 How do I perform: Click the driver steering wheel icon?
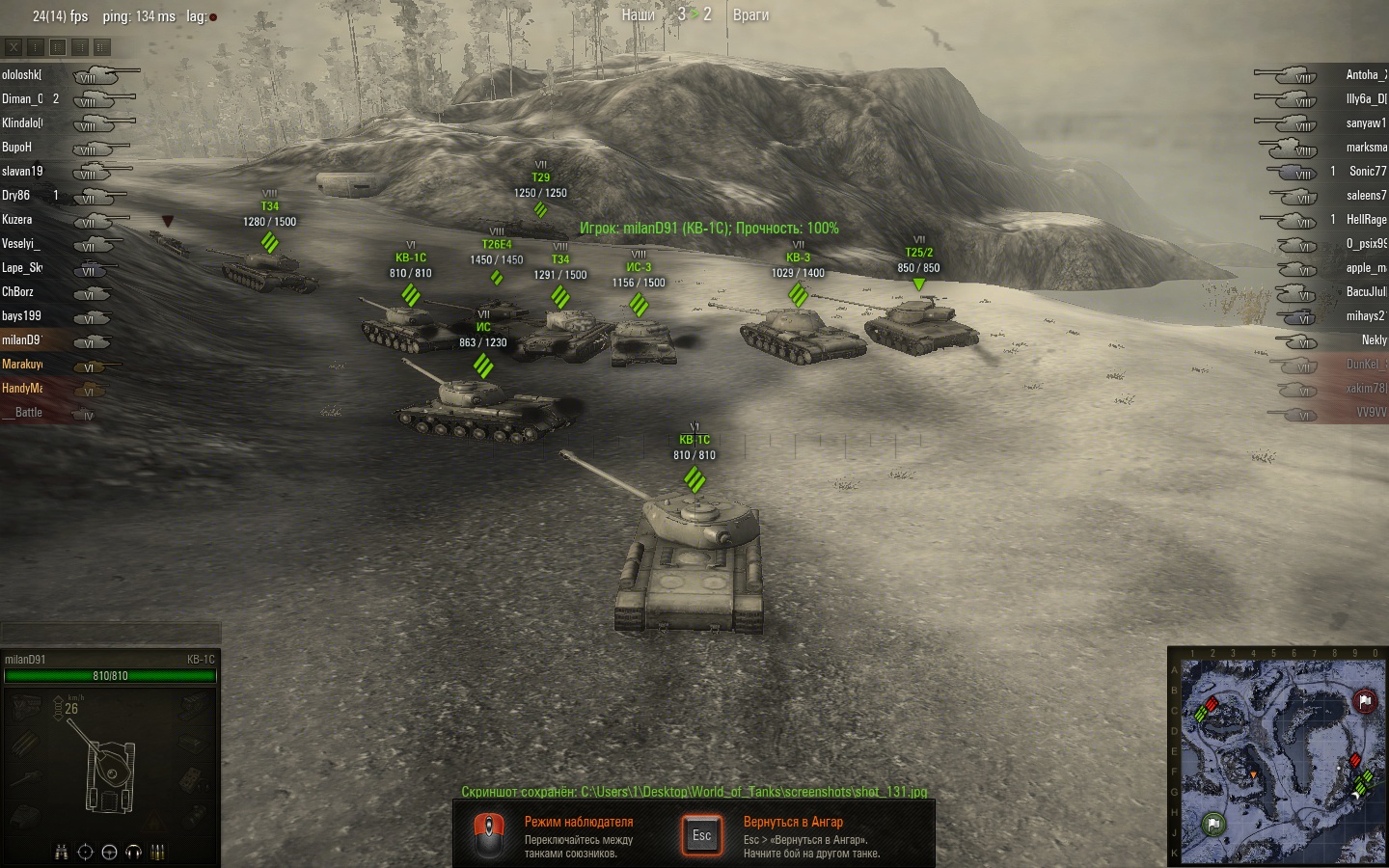109,852
